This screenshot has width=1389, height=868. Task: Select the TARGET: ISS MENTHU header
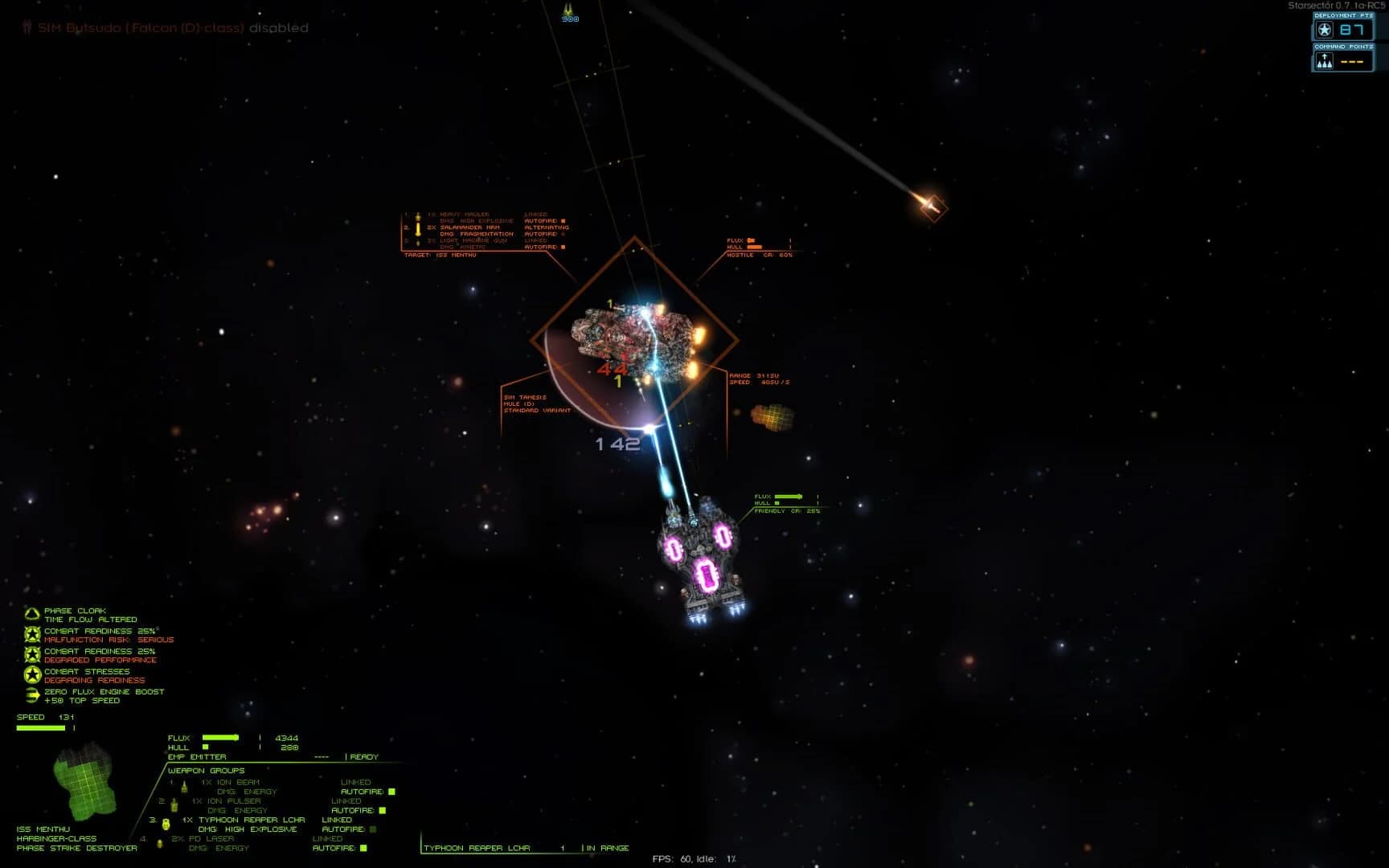coord(440,255)
